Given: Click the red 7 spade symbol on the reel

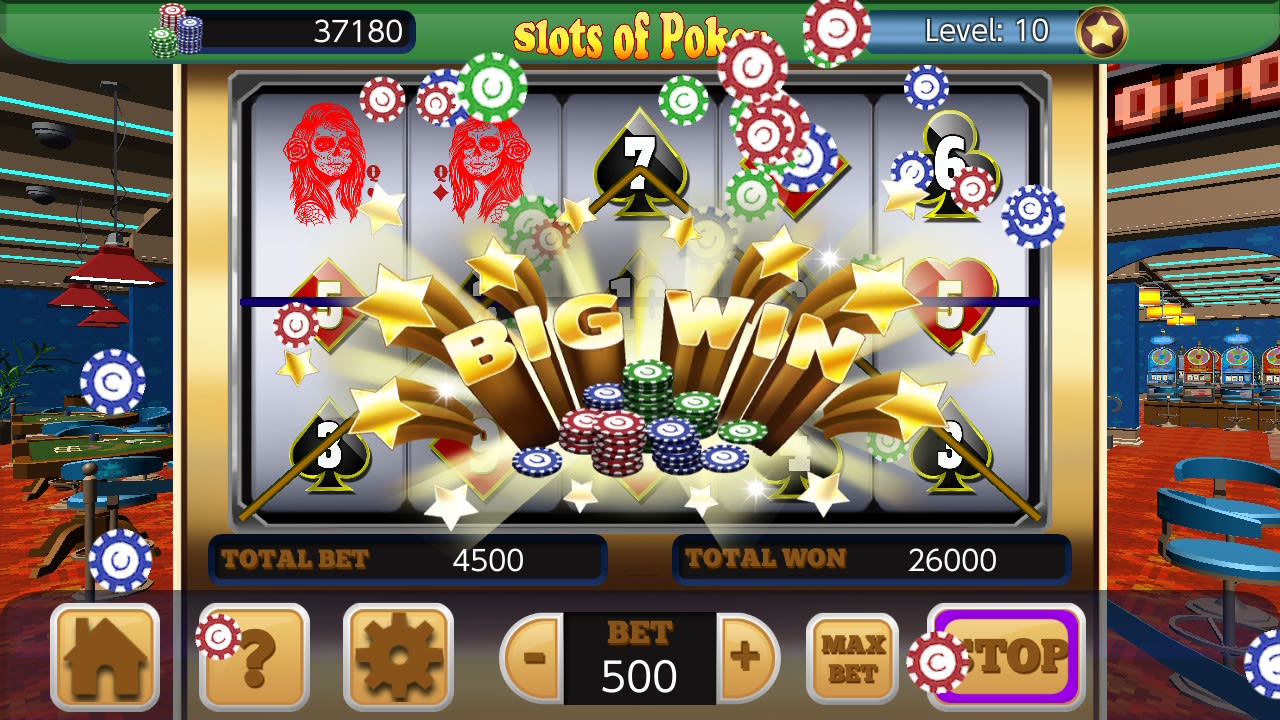Looking at the screenshot, I should click(643, 165).
